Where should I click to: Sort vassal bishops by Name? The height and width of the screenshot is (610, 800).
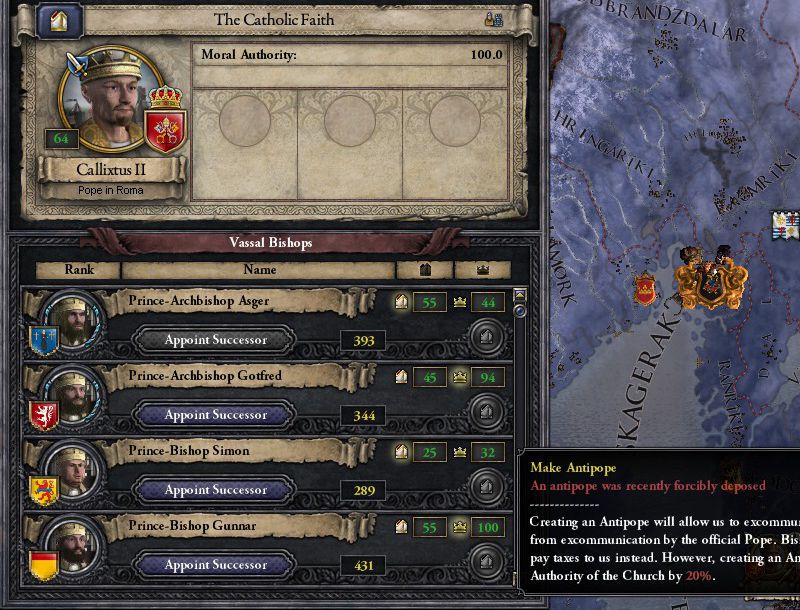(x=259, y=270)
